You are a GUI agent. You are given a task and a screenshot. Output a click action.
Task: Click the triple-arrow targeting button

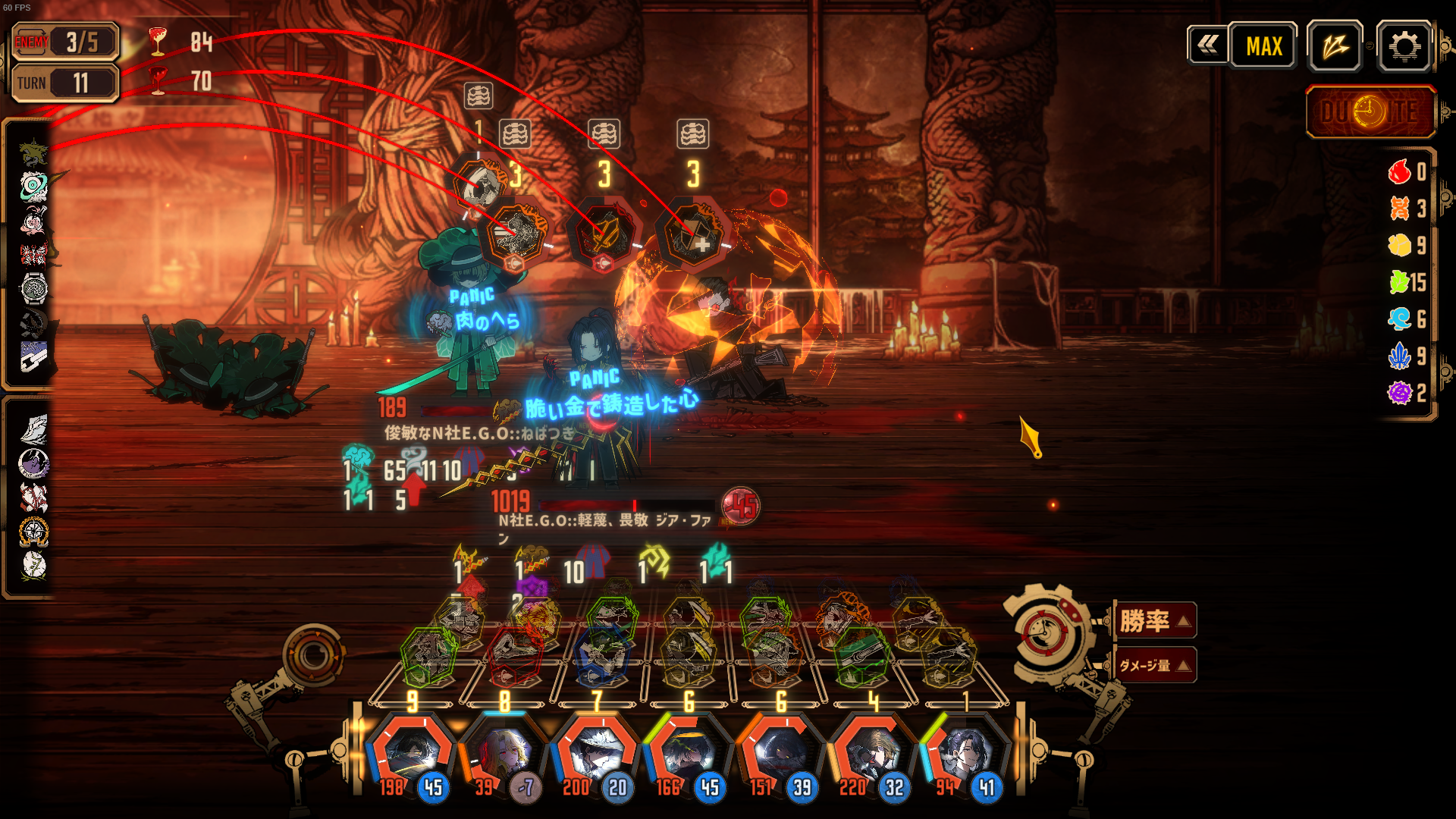click(1335, 47)
